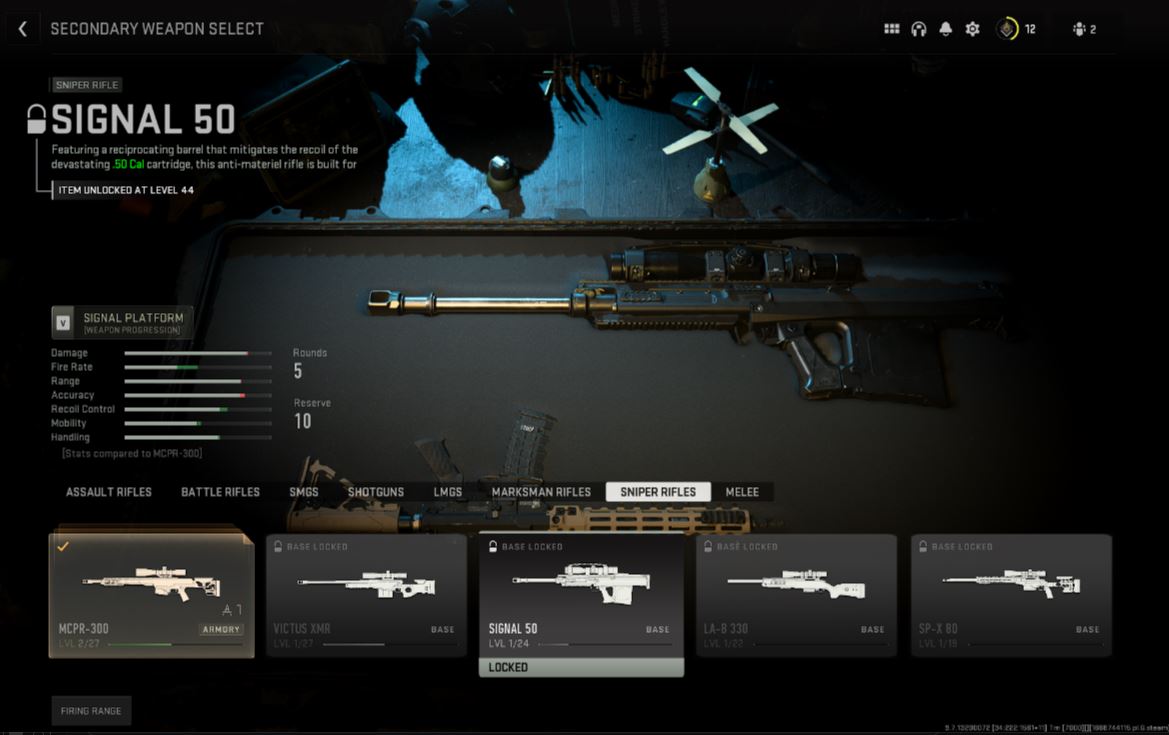Show the Shotguns category
Image resolution: width=1169 pixels, height=735 pixels.
tap(376, 492)
